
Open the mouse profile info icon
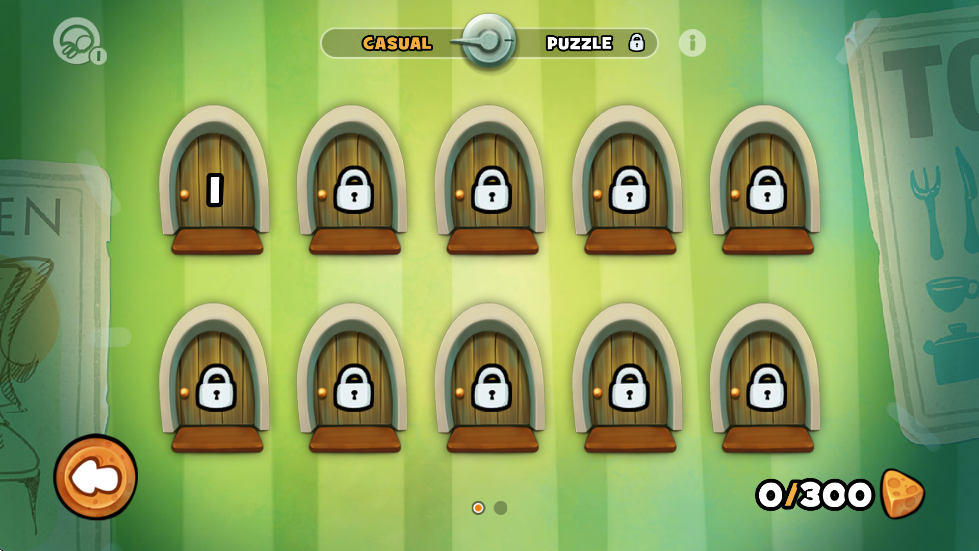click(79, 43)
